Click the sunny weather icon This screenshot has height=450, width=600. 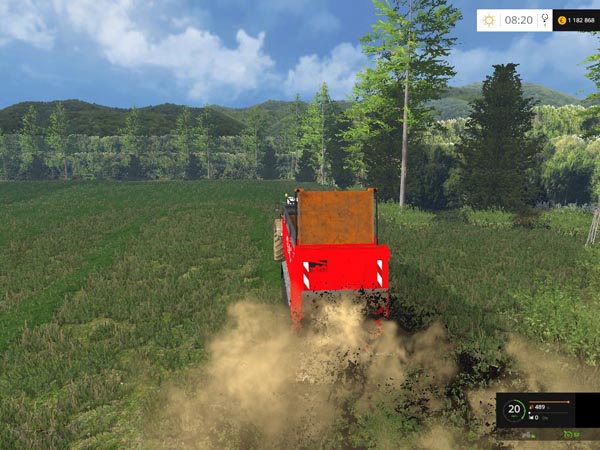tap(488, 20)
